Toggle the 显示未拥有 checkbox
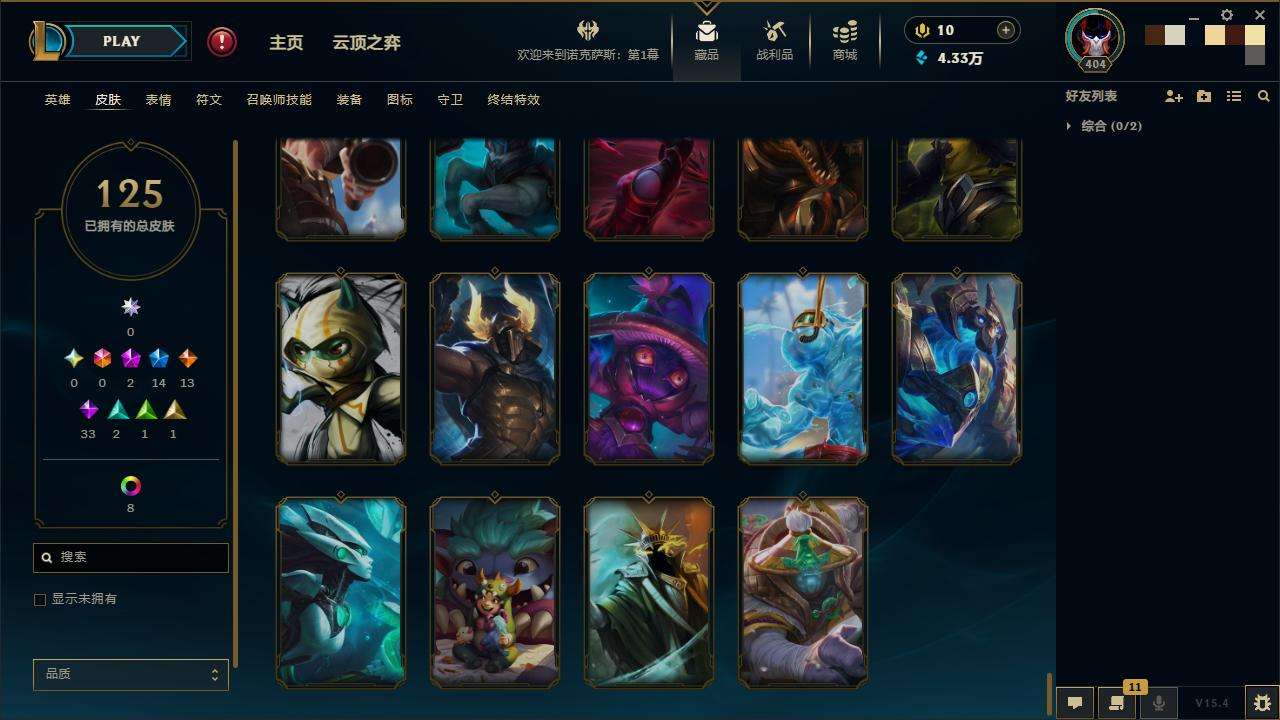The image size is (1280, 720). 40,600
